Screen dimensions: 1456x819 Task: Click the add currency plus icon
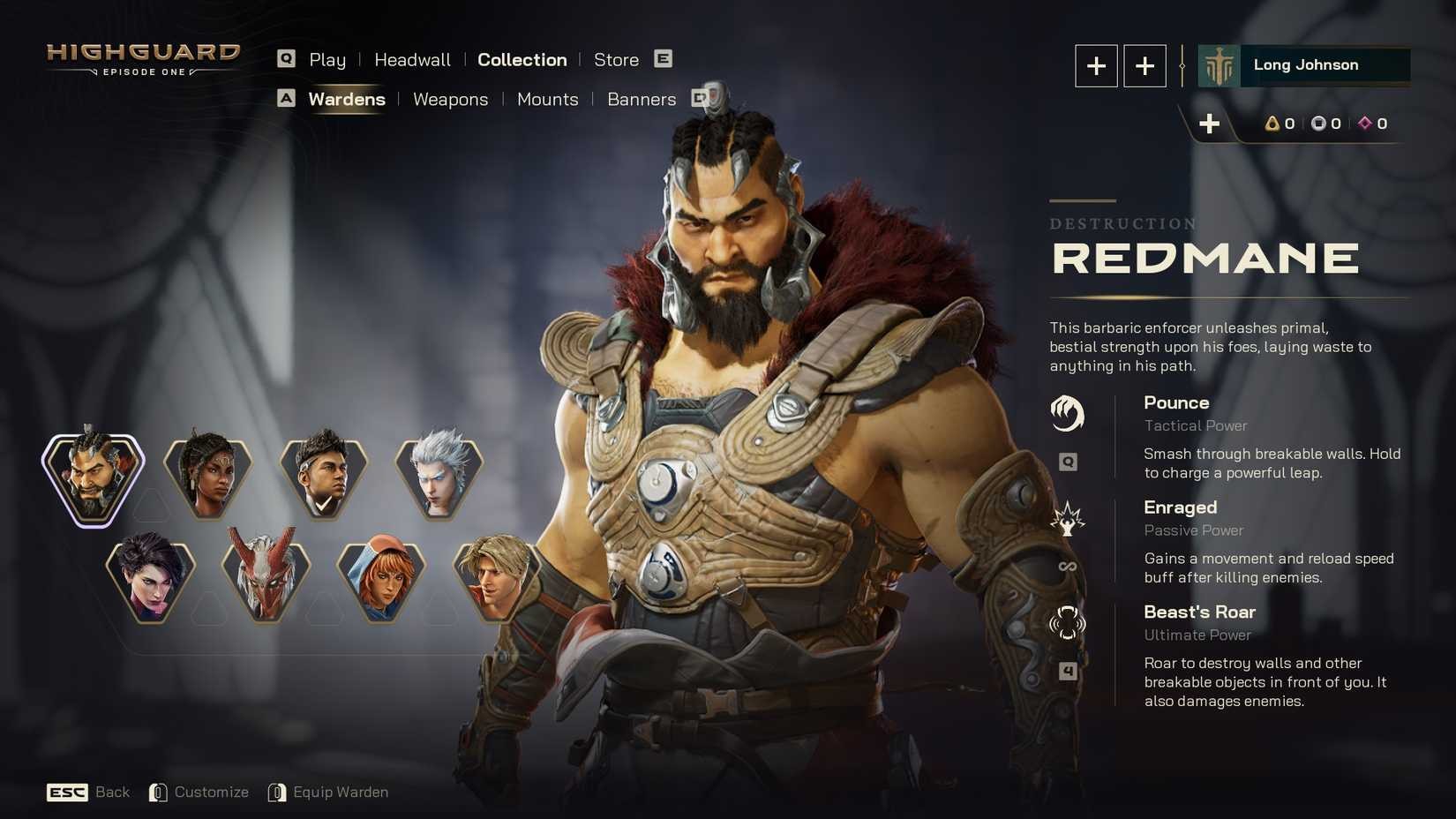(1210, 124)
